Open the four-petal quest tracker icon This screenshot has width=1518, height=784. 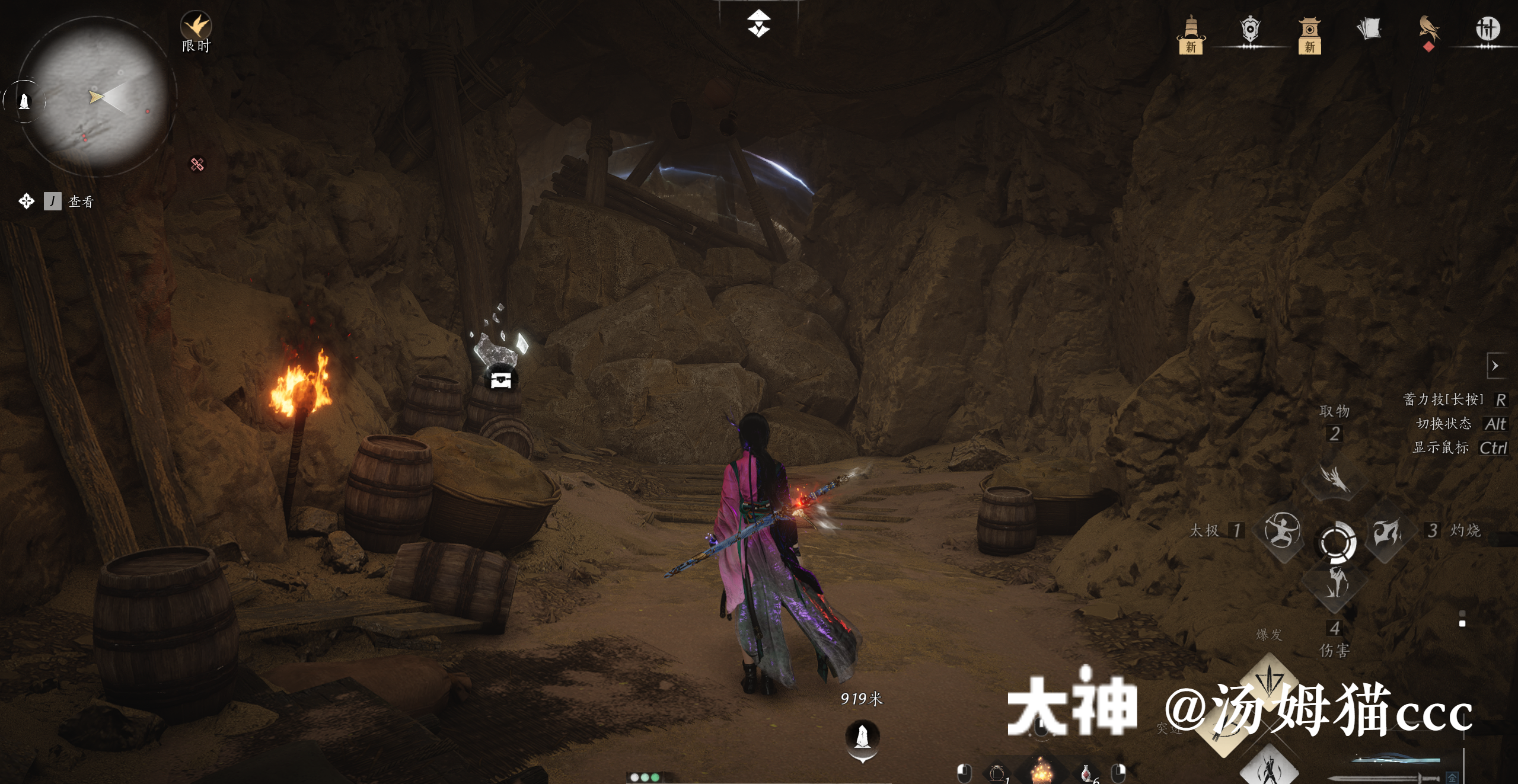26,201
